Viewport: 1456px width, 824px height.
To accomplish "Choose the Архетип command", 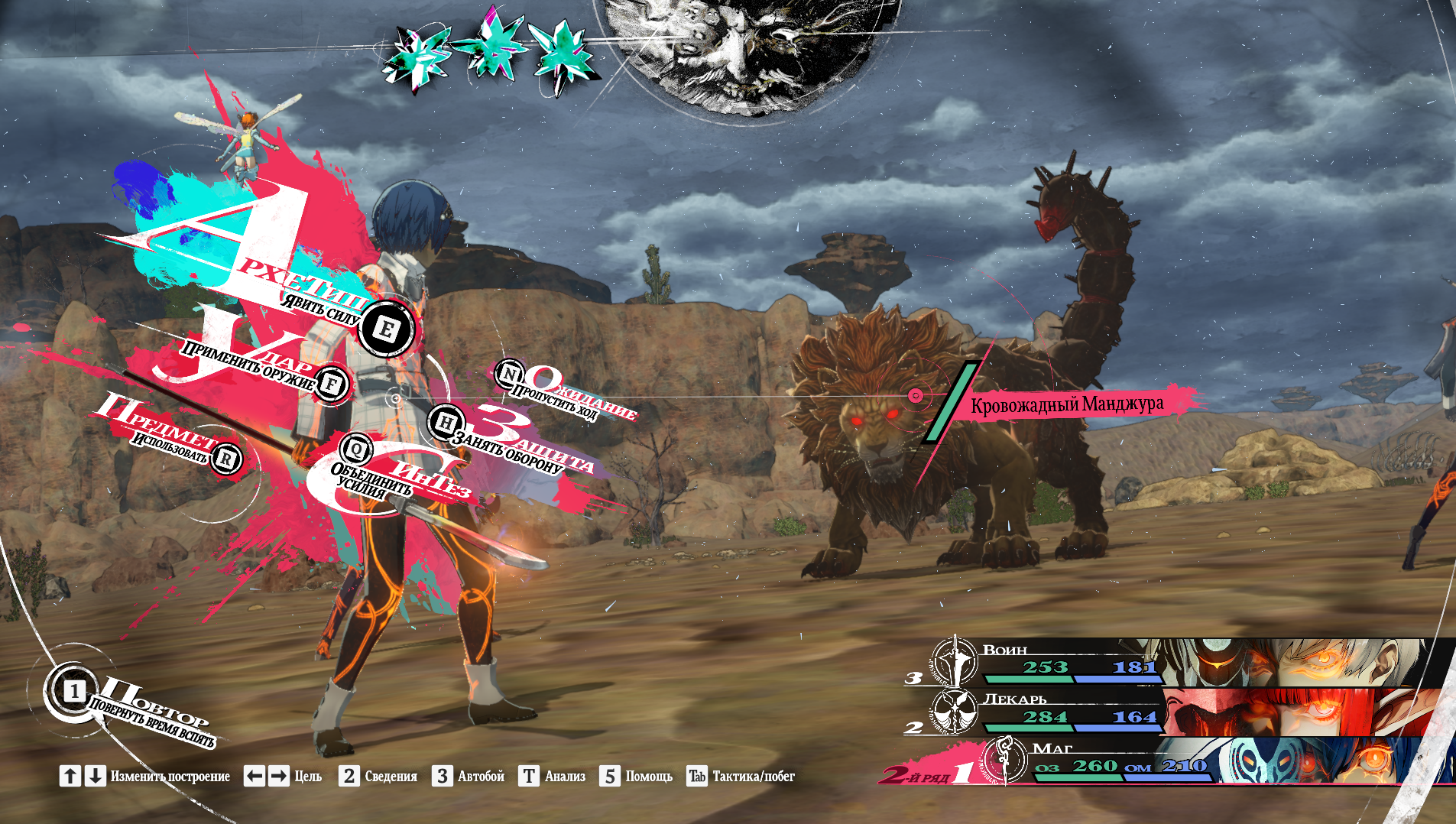I will pyautogui.click(x=386, y=329).
